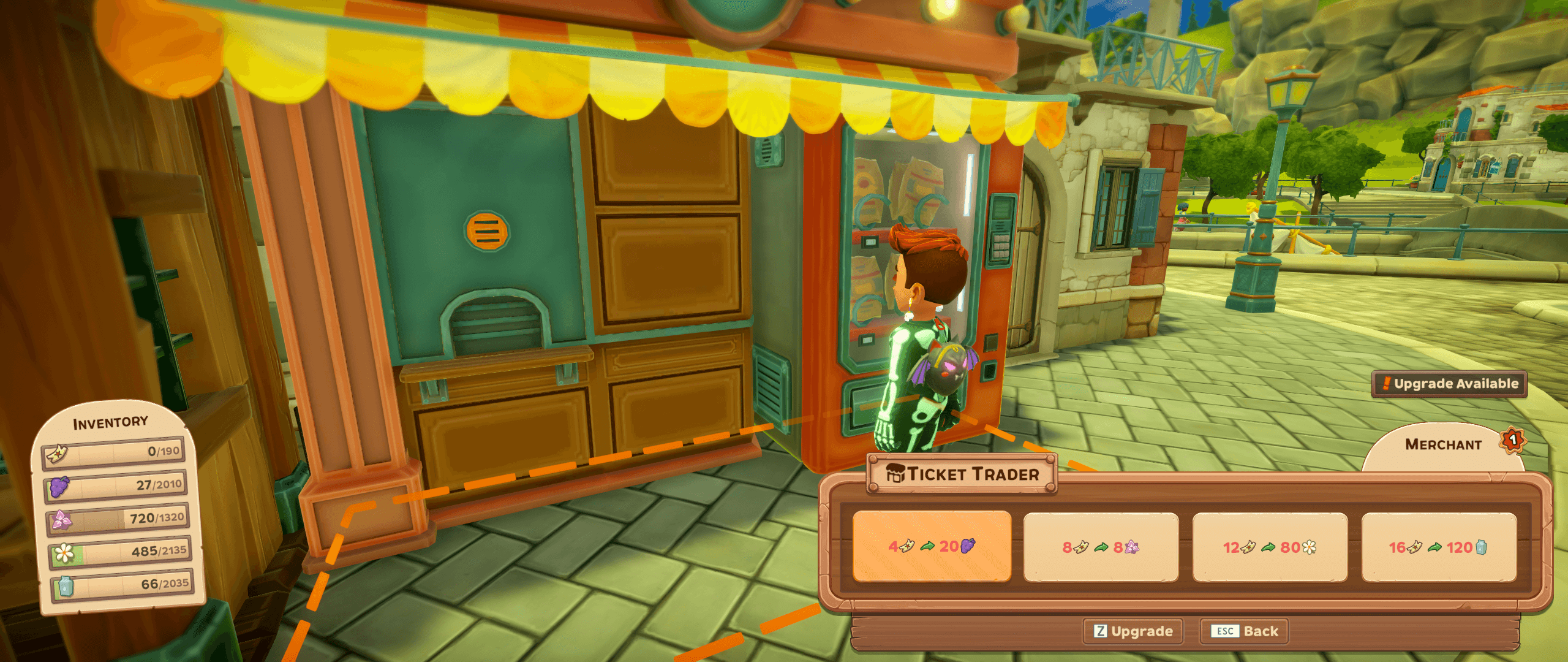
Task: Select the 16 tickets for 120 jars trade
Action: coord(1439,547)
